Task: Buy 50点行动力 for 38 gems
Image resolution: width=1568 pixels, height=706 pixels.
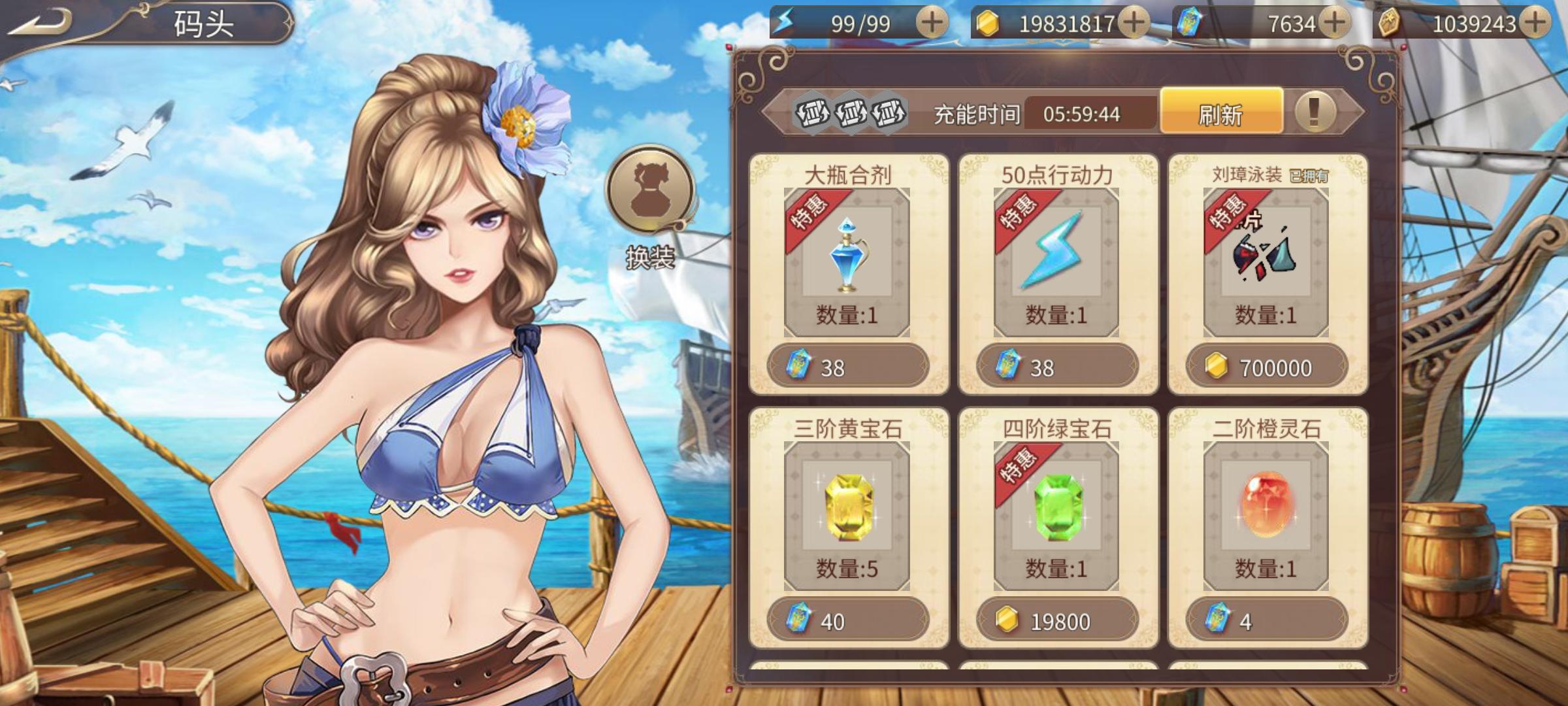Action: (1057, 367)
